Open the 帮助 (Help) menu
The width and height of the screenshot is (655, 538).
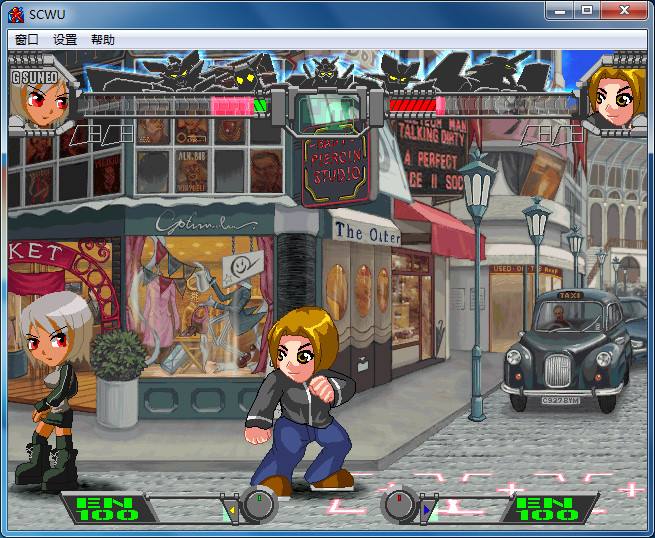point(103,40)
